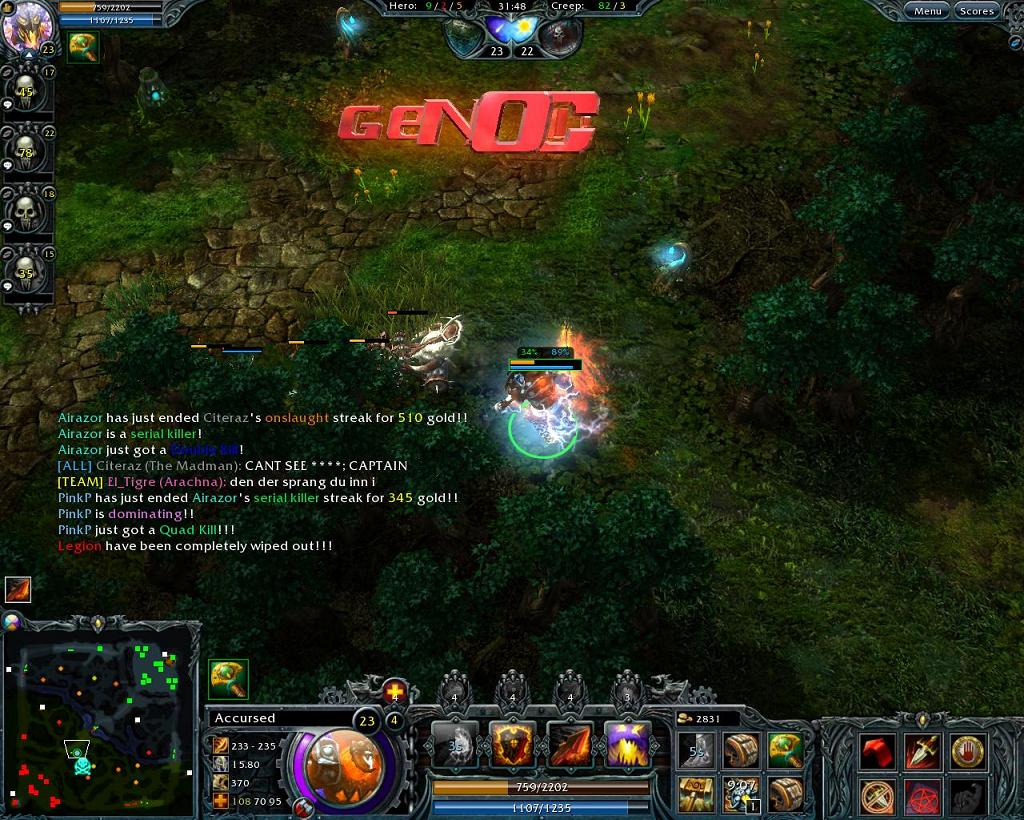Image resolution: width=1024 pixels, height=820 pixels.
Task: Select the first ability icon on cooldown
Action: tap(455, 746)
